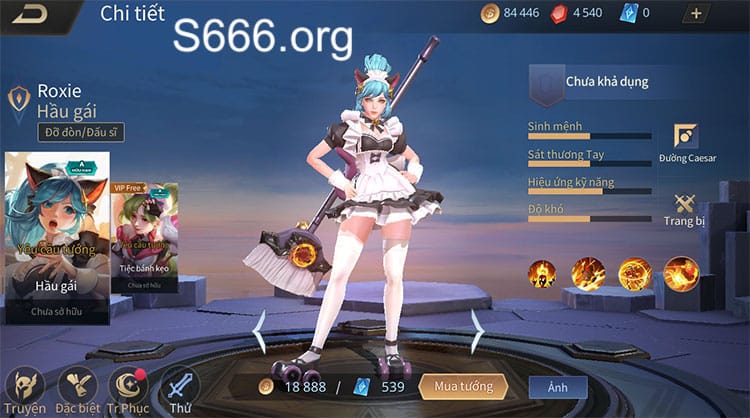Open the Tr.Phục skins tab
Image resolution: width=750 pixels, height=418 pixels.
129,390
